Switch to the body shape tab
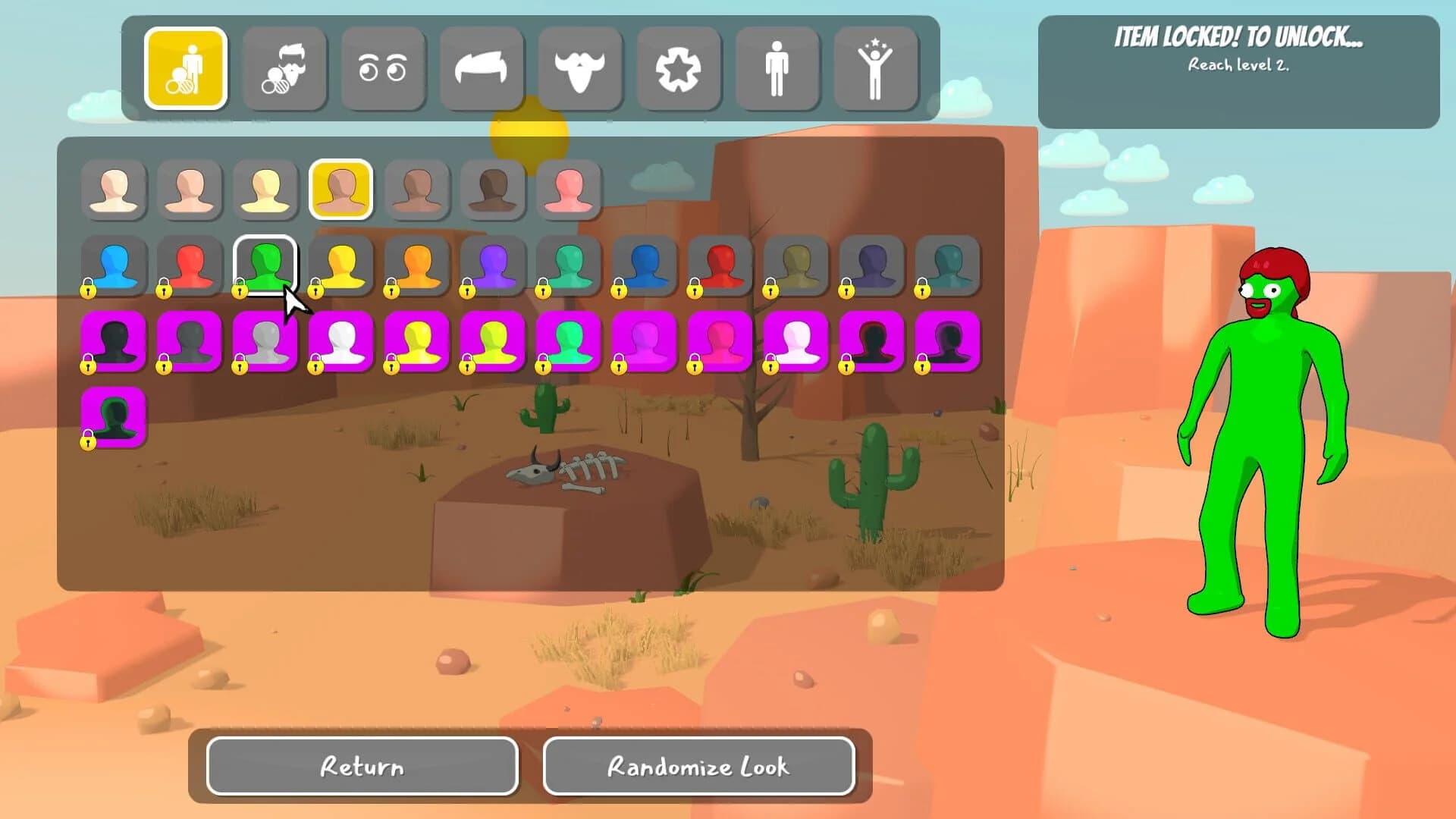Image resolution: width=1456 pixels, height=819 pixels. pos(778,68)
